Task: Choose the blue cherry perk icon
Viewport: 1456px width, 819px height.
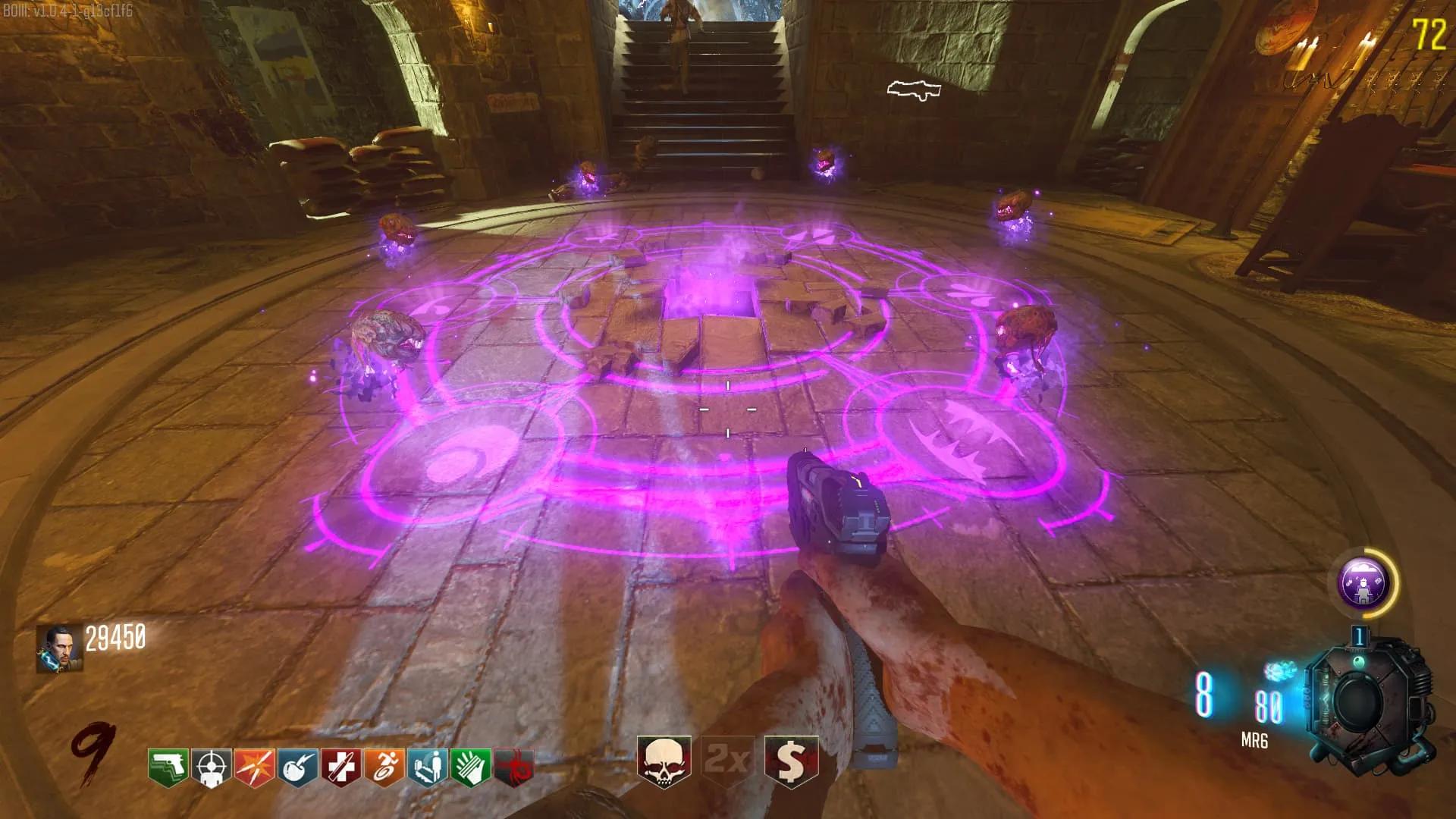Action: (x=297, y=767)
